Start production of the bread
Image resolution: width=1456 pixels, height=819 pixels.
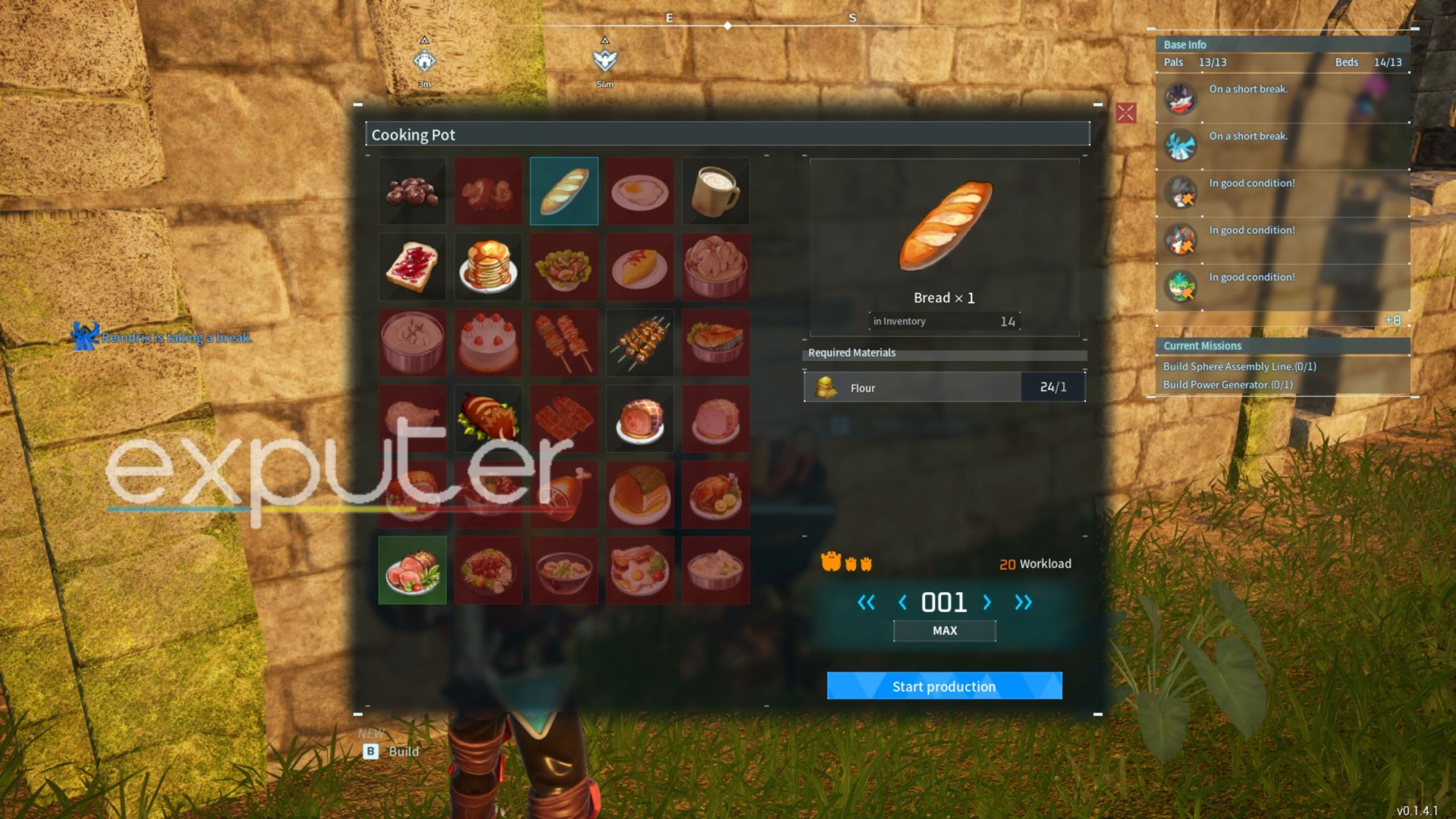[x=944, y=686]
